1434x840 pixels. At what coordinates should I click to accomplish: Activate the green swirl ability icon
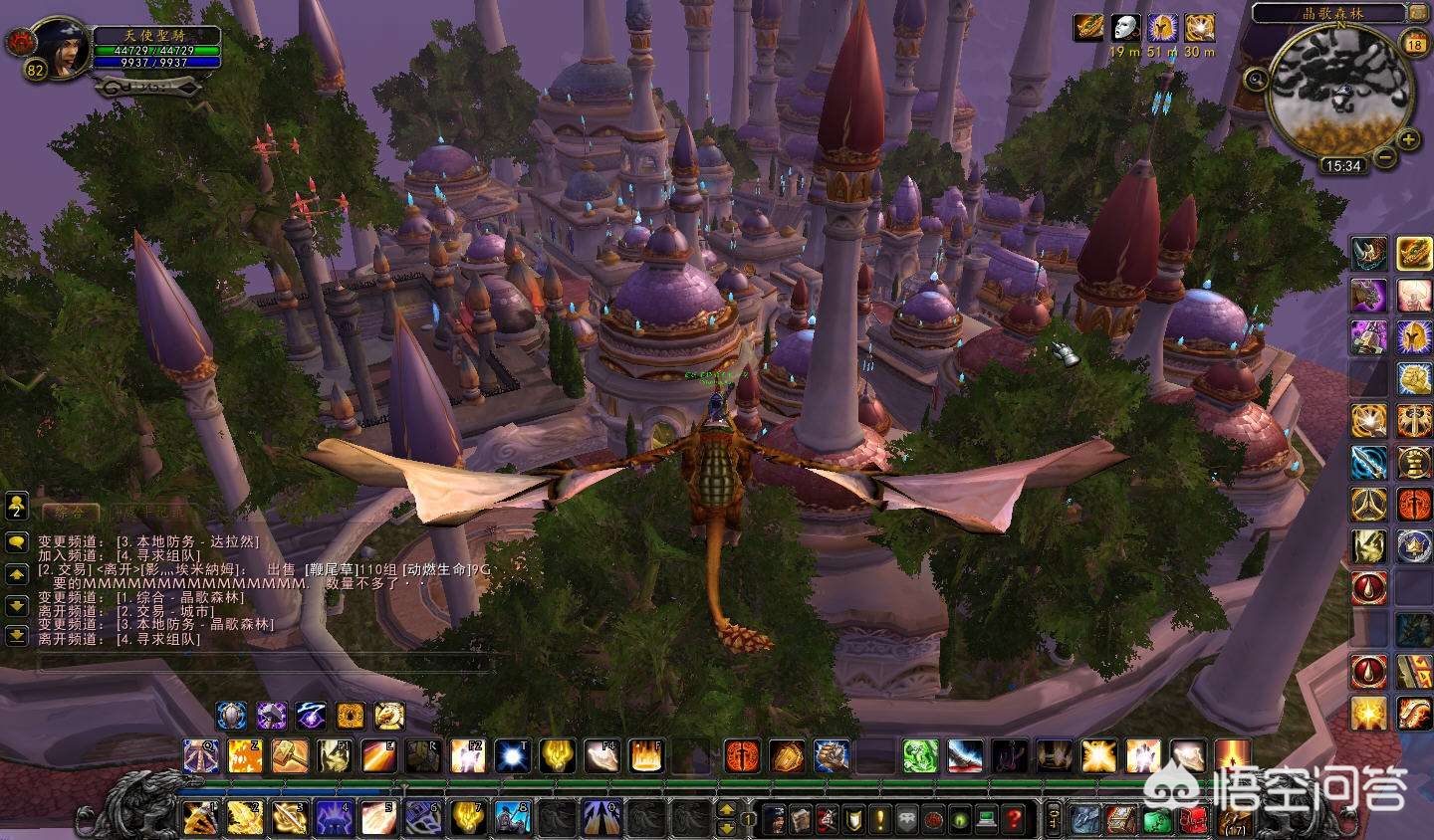click(x=919, y=756)
